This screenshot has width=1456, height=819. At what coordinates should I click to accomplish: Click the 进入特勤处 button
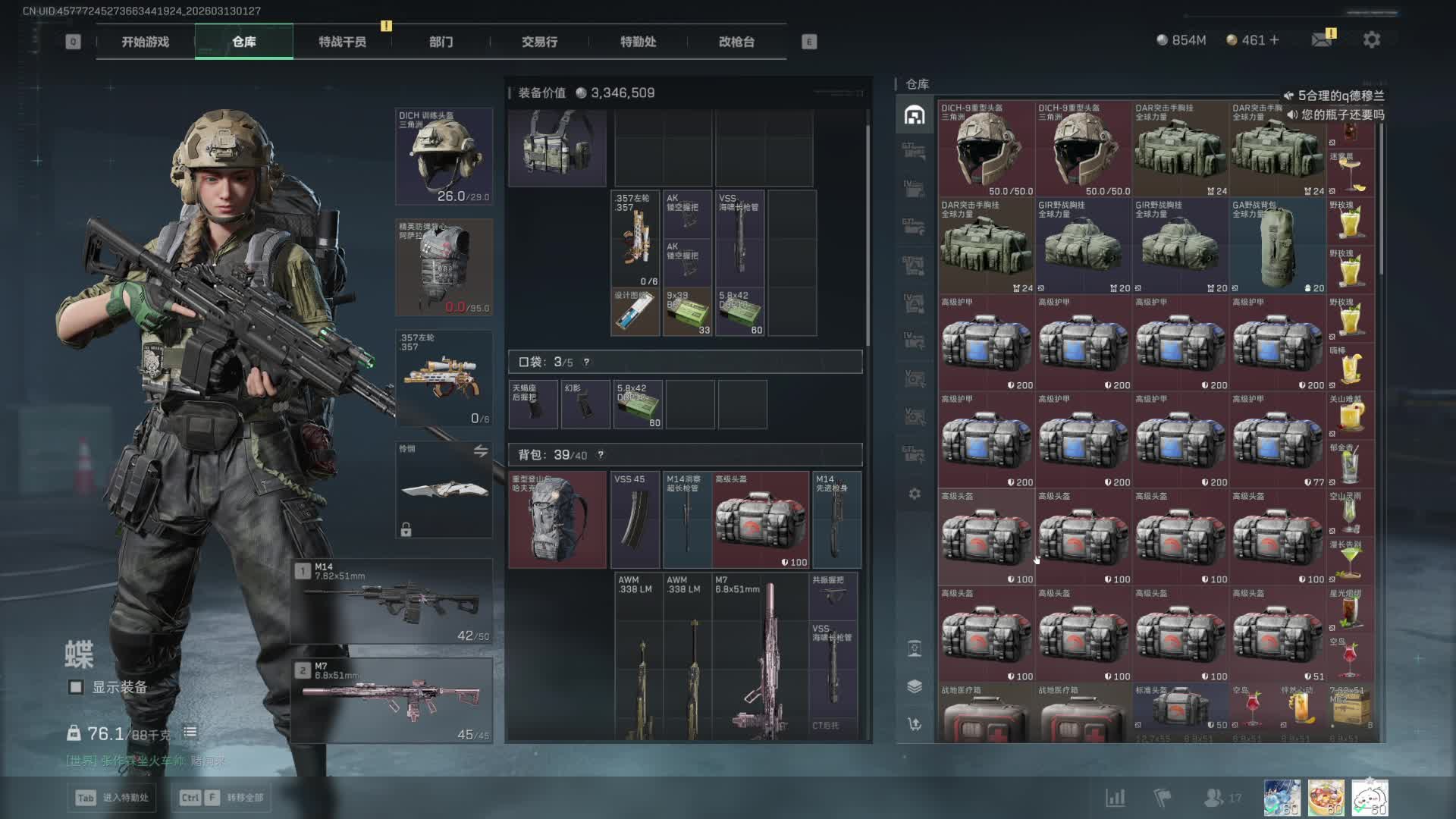coord(114,798)
